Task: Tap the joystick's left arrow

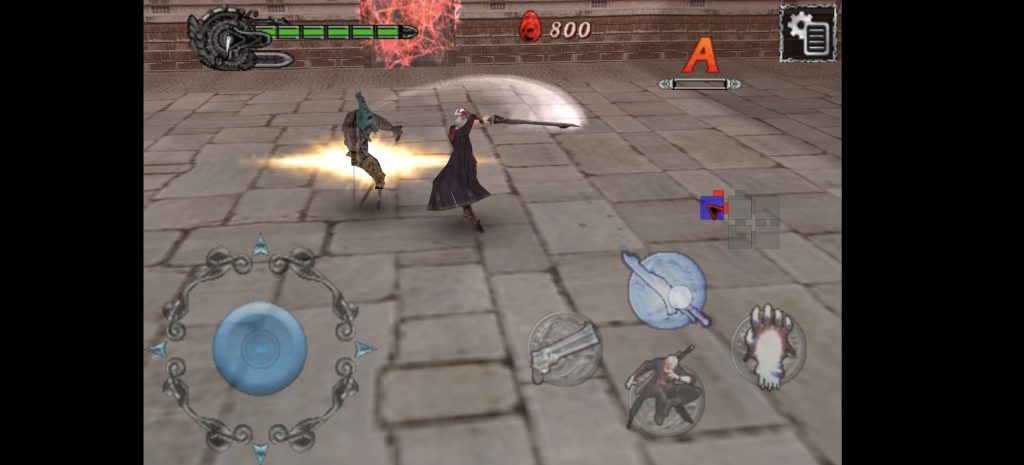Action: (x=157, y=349)
